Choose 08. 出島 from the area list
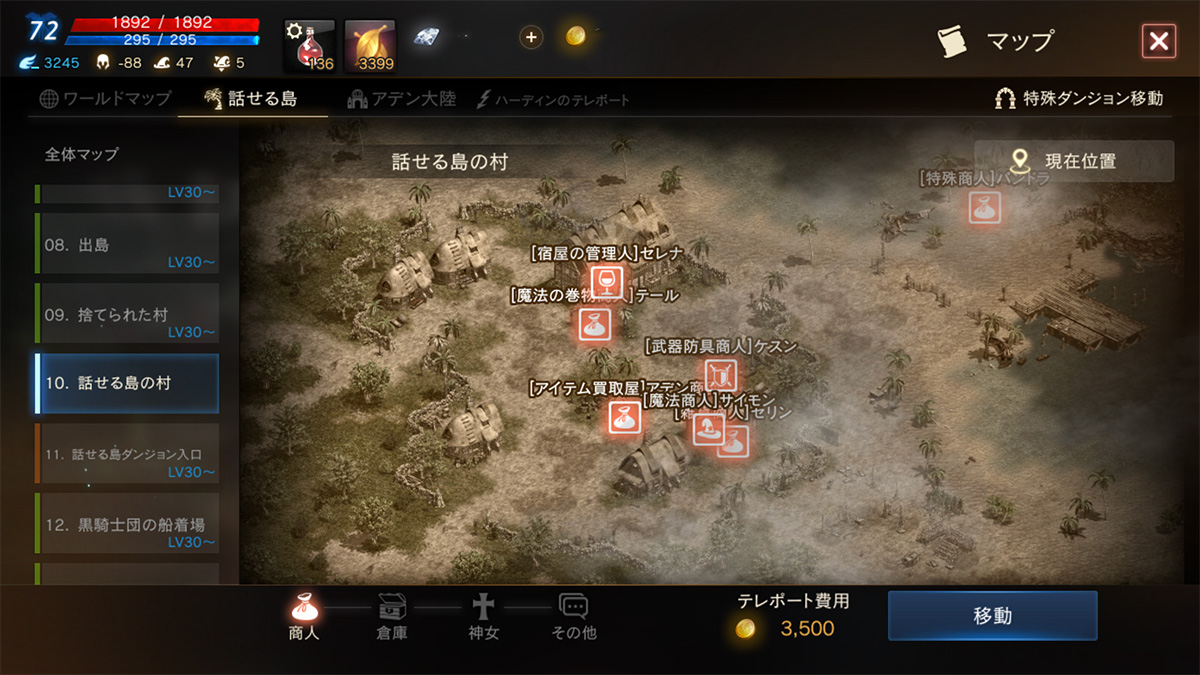The image size is (1200, 675). pyautogui.click(x=127, y=245)
